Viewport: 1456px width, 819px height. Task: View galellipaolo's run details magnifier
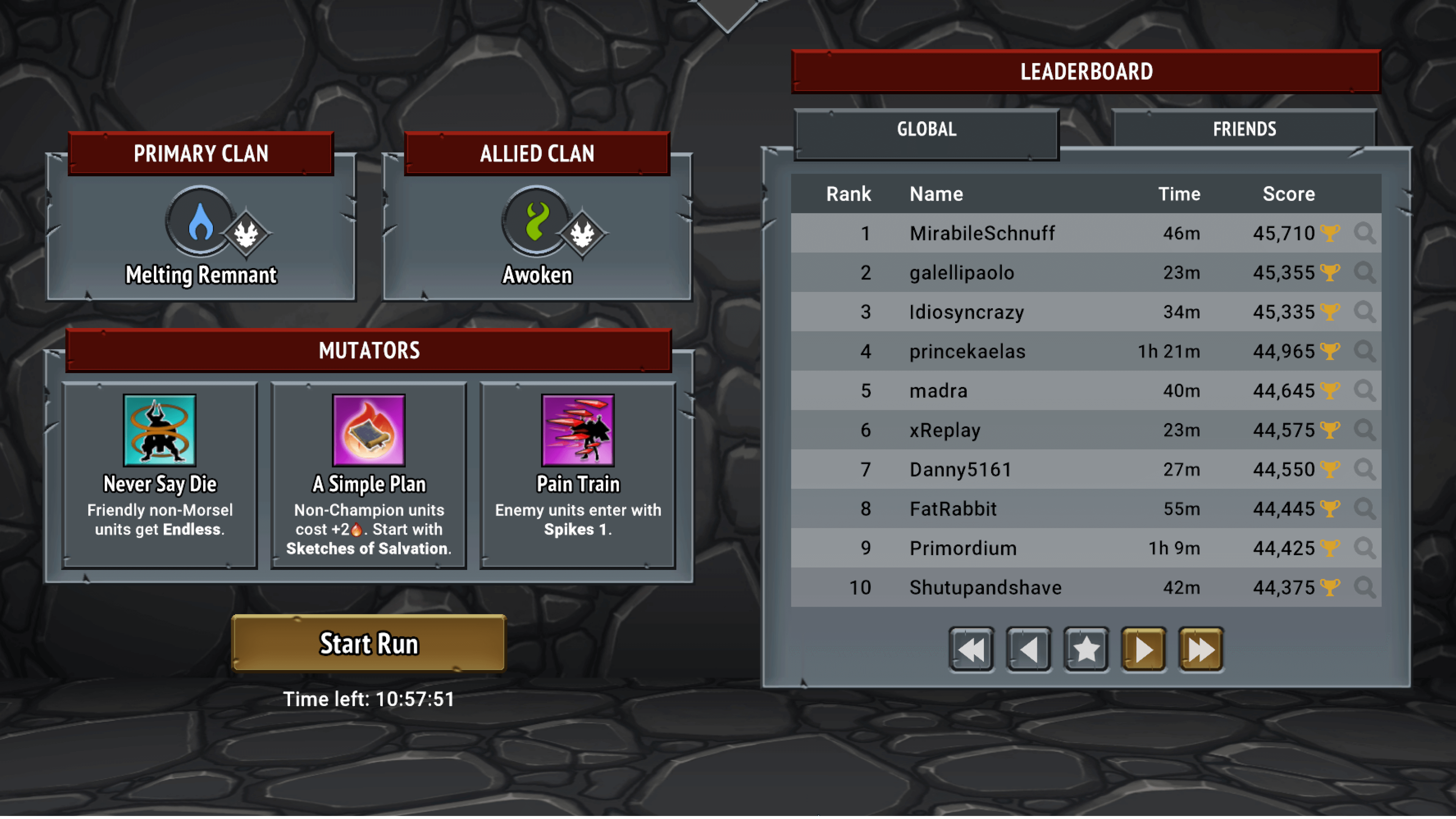[x=1365, y=273]
